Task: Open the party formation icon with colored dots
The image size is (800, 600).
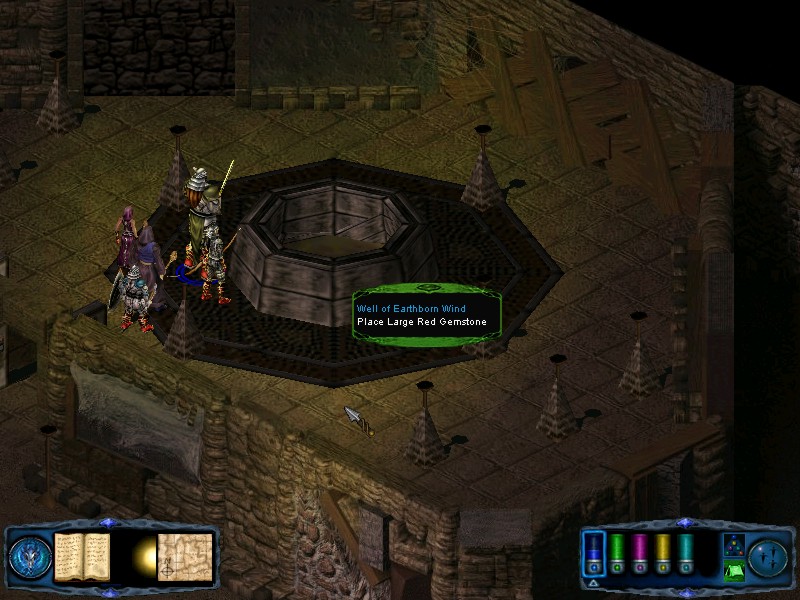Action: click(733, 545)
